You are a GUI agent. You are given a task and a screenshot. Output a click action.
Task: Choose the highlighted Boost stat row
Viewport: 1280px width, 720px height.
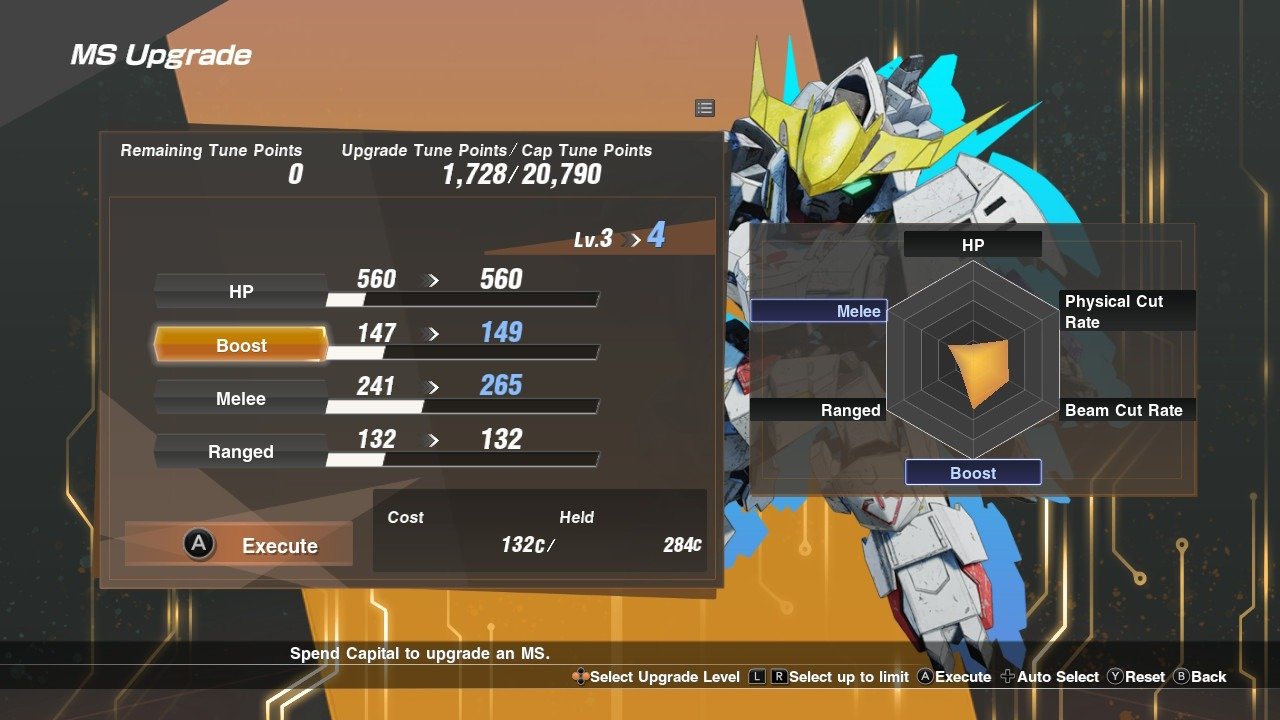(x=241, y=345)
